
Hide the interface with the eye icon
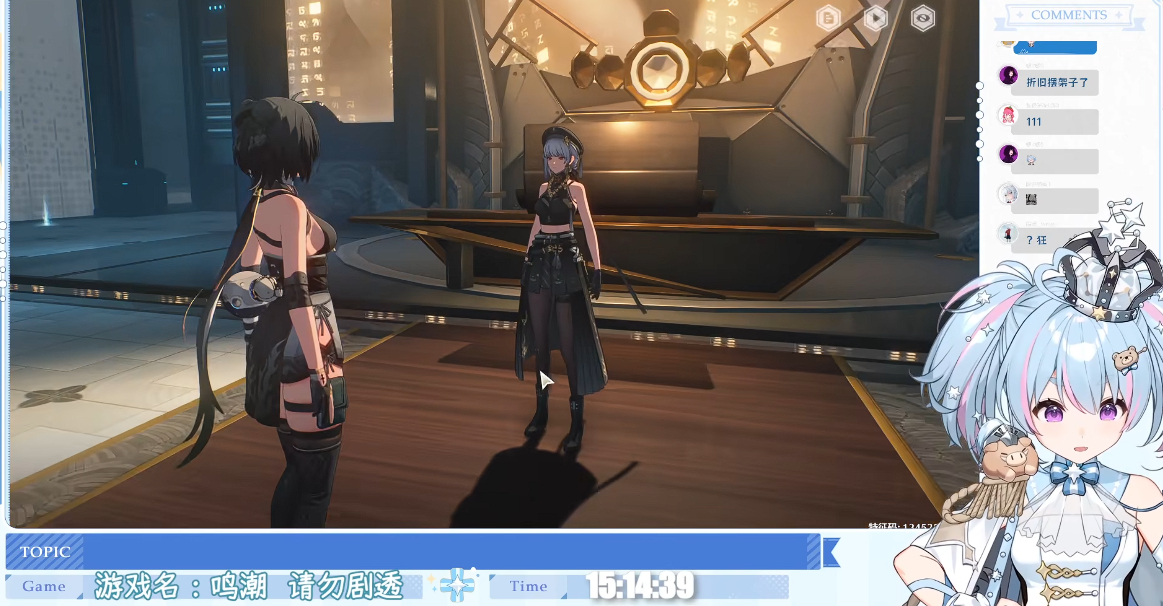click(922, 17)
